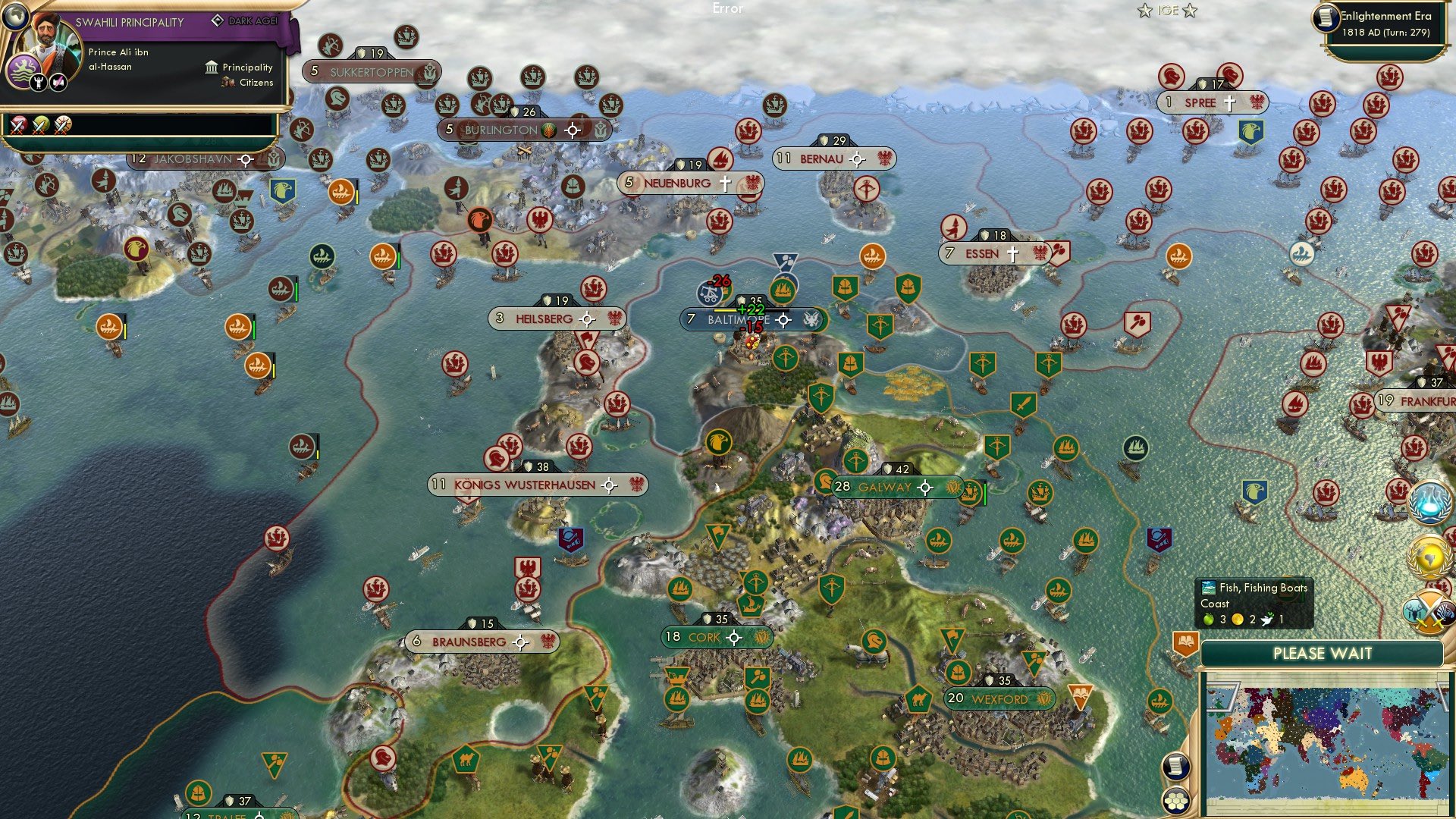1456x819 pixels.
Task: Click the Christianity cross on Neuenburg's banner
Action: point(726,182)
